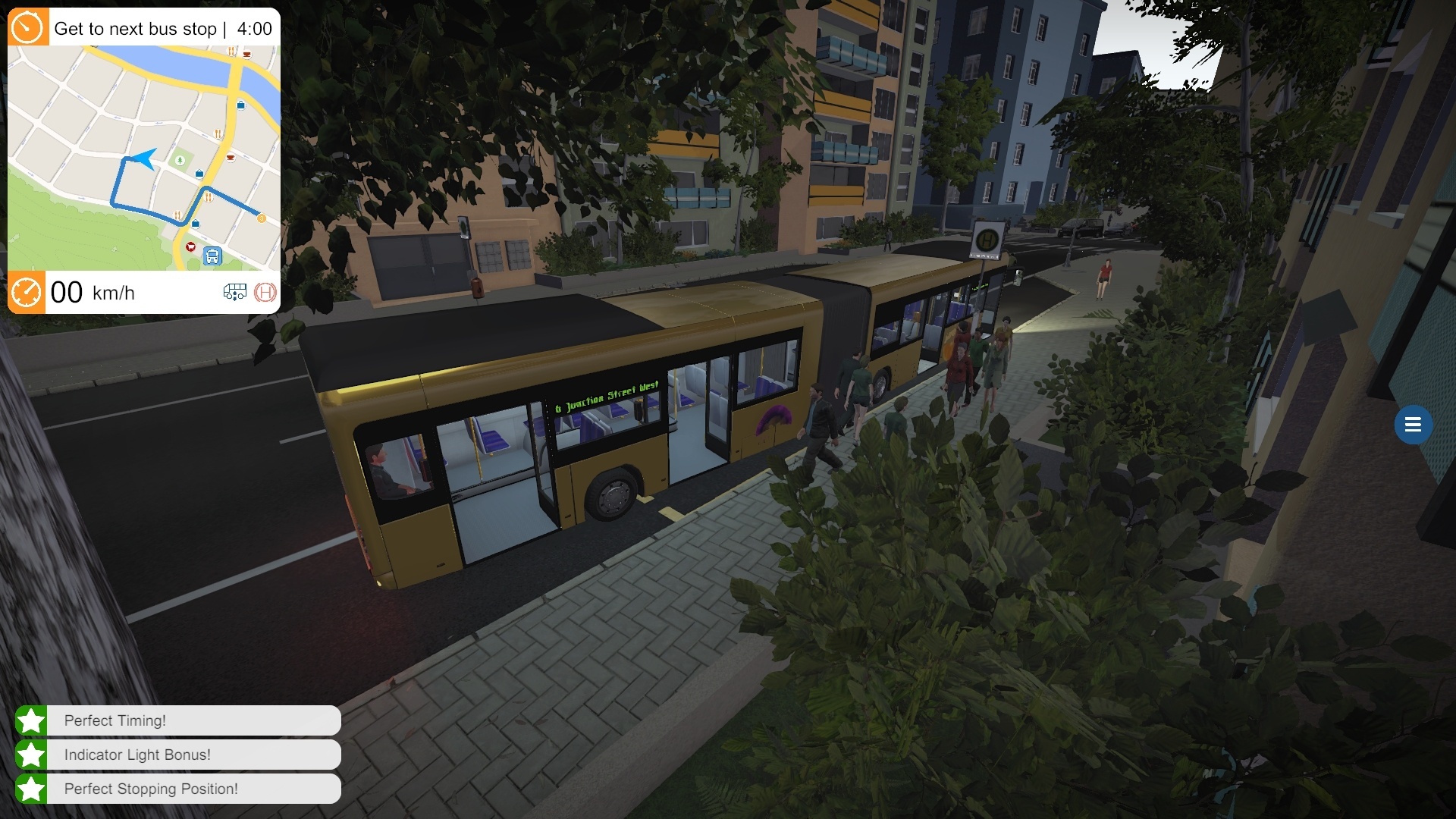Click a blue shopping bag marker on the minimap
Viewport: 1456px width, 819px height.
(199, 173)
